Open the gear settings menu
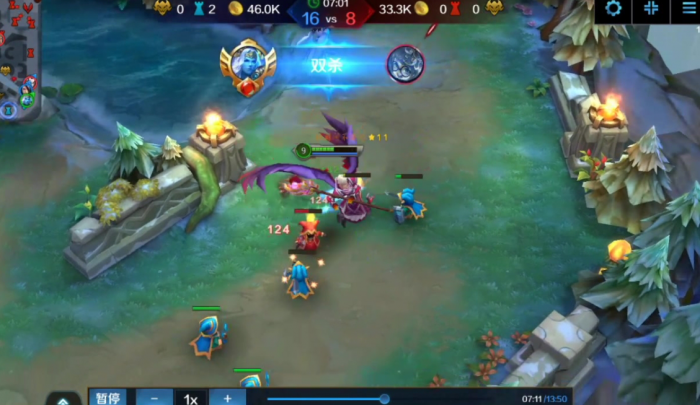The width and height of the screenshot is (700, 405). (613, 9)
